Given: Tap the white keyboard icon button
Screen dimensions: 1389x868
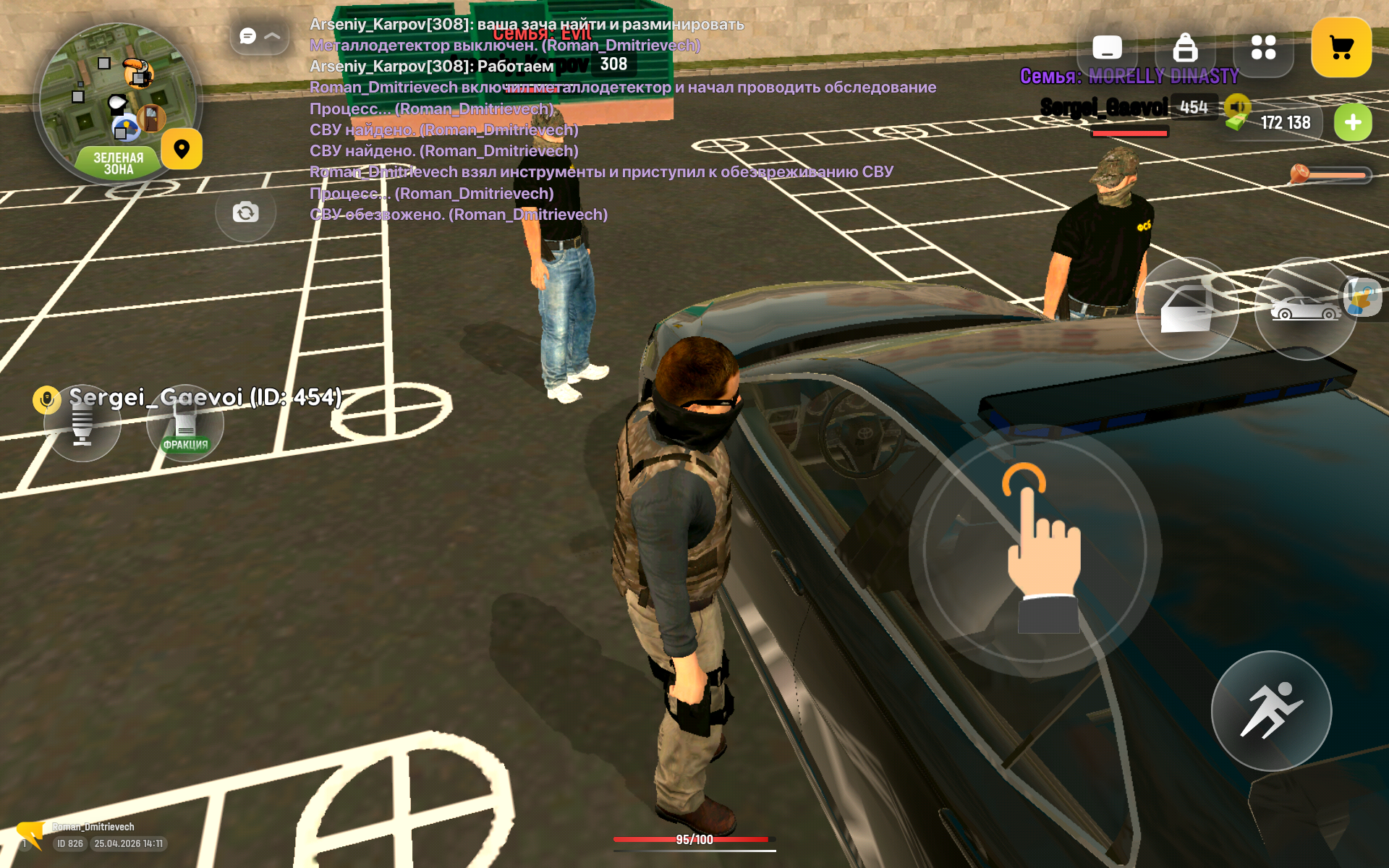Looking at the screenshot, I should (x=1107, y=48).
